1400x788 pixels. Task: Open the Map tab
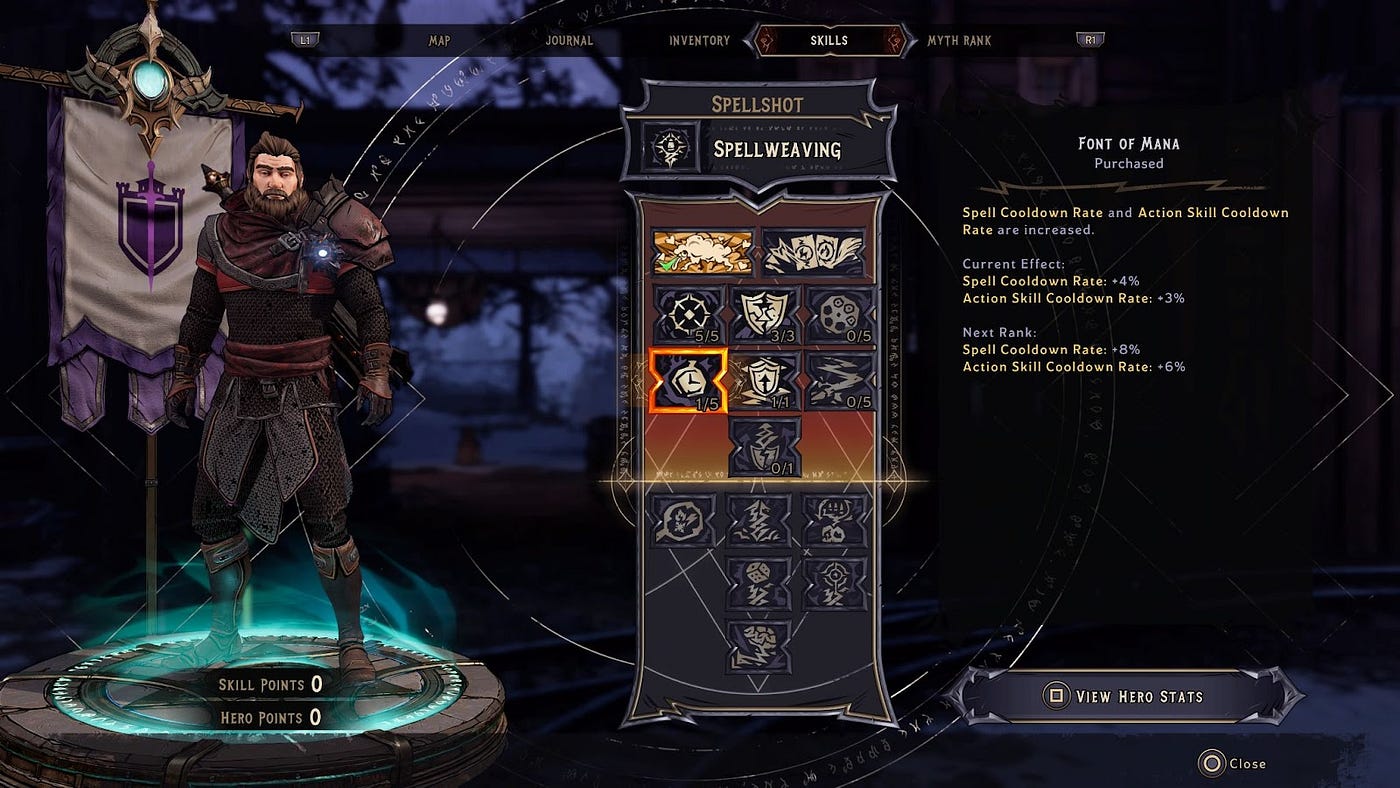coord(440,40)
